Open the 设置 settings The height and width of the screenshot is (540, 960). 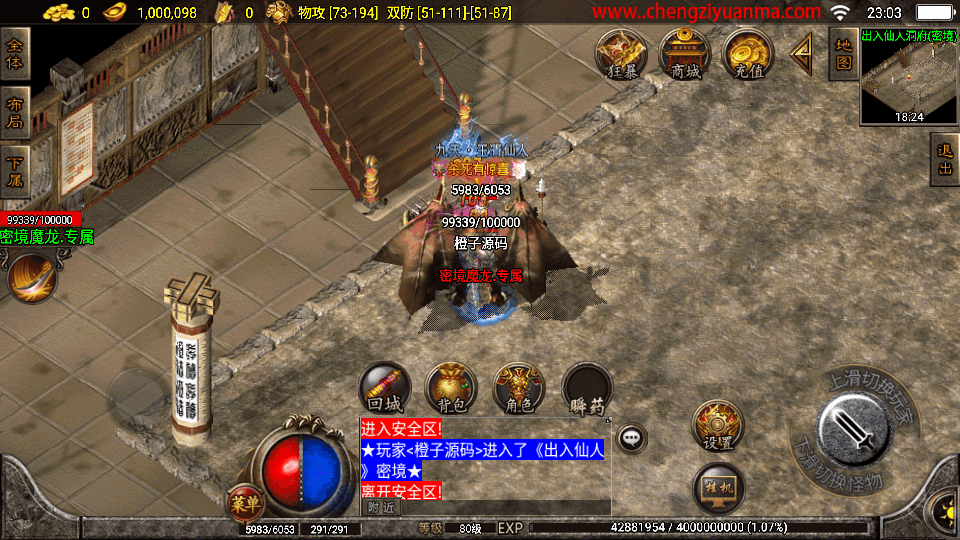(718, 426)
